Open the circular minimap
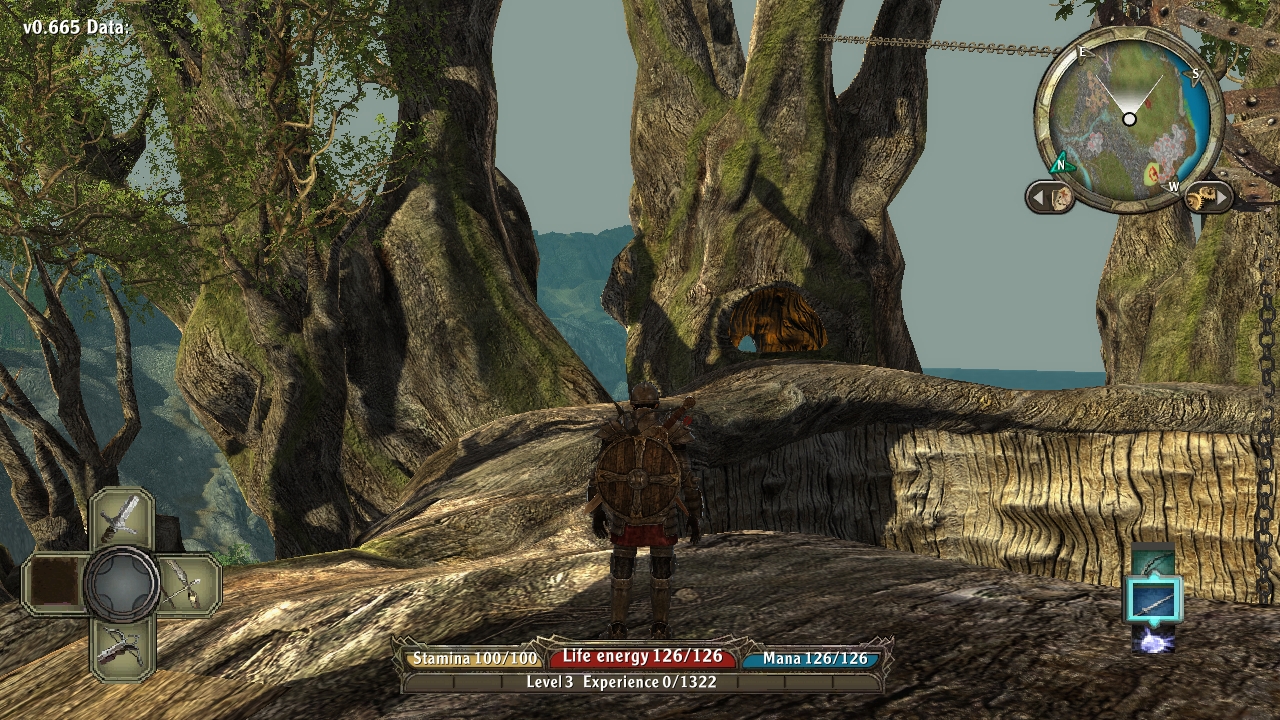Screen dimensions: 1280x720 (1129, 119)
